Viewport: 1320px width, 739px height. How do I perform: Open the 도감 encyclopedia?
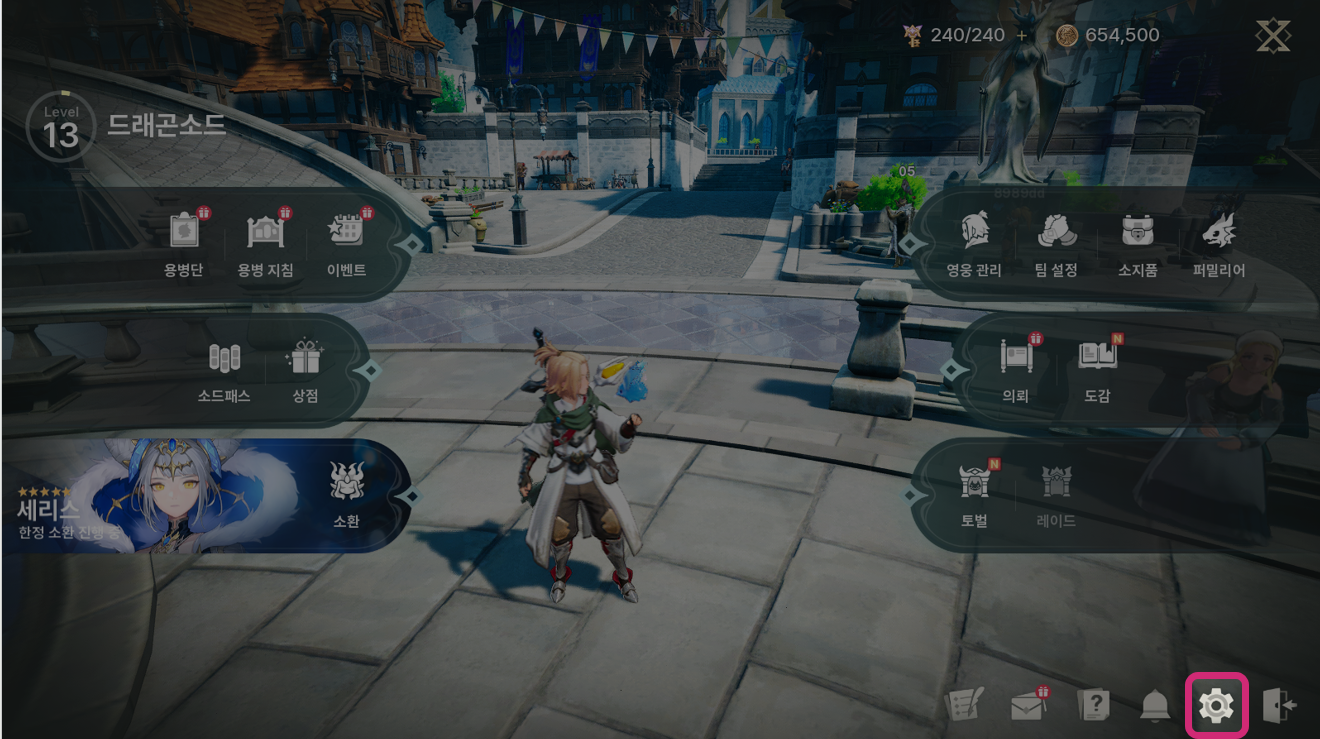1097,368
